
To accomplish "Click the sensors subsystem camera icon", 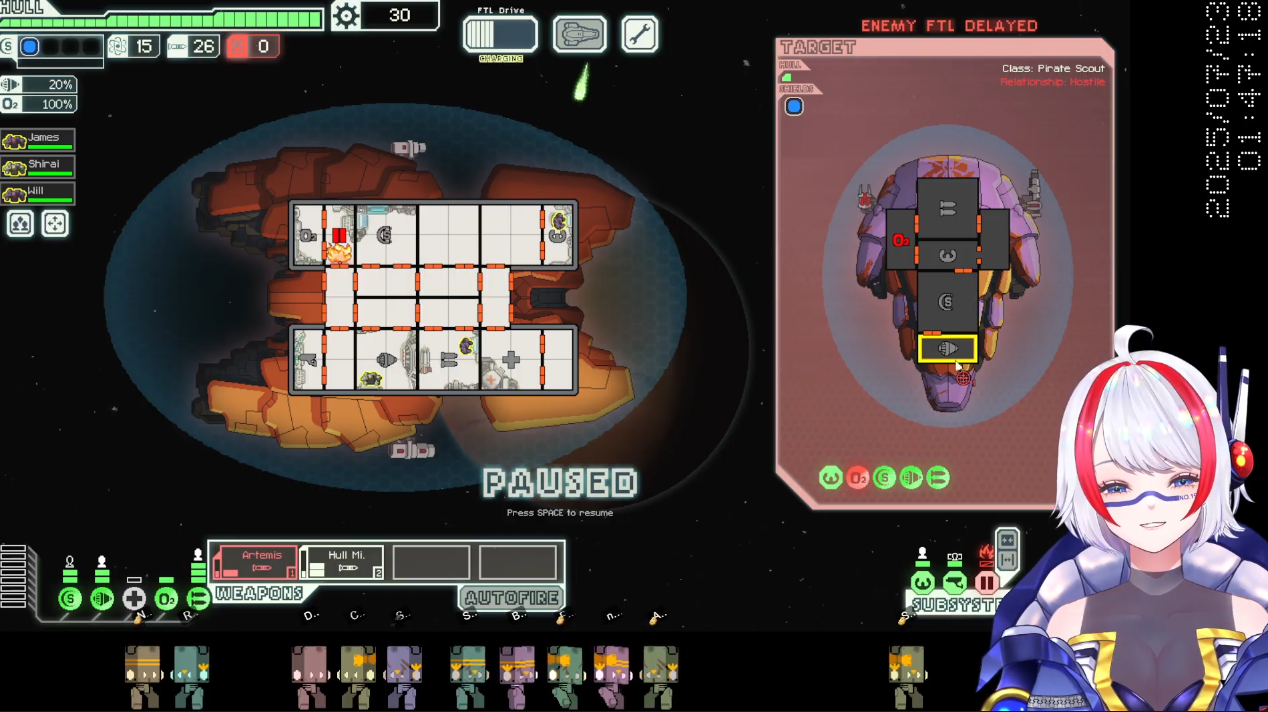I will (x=955, y=583).
